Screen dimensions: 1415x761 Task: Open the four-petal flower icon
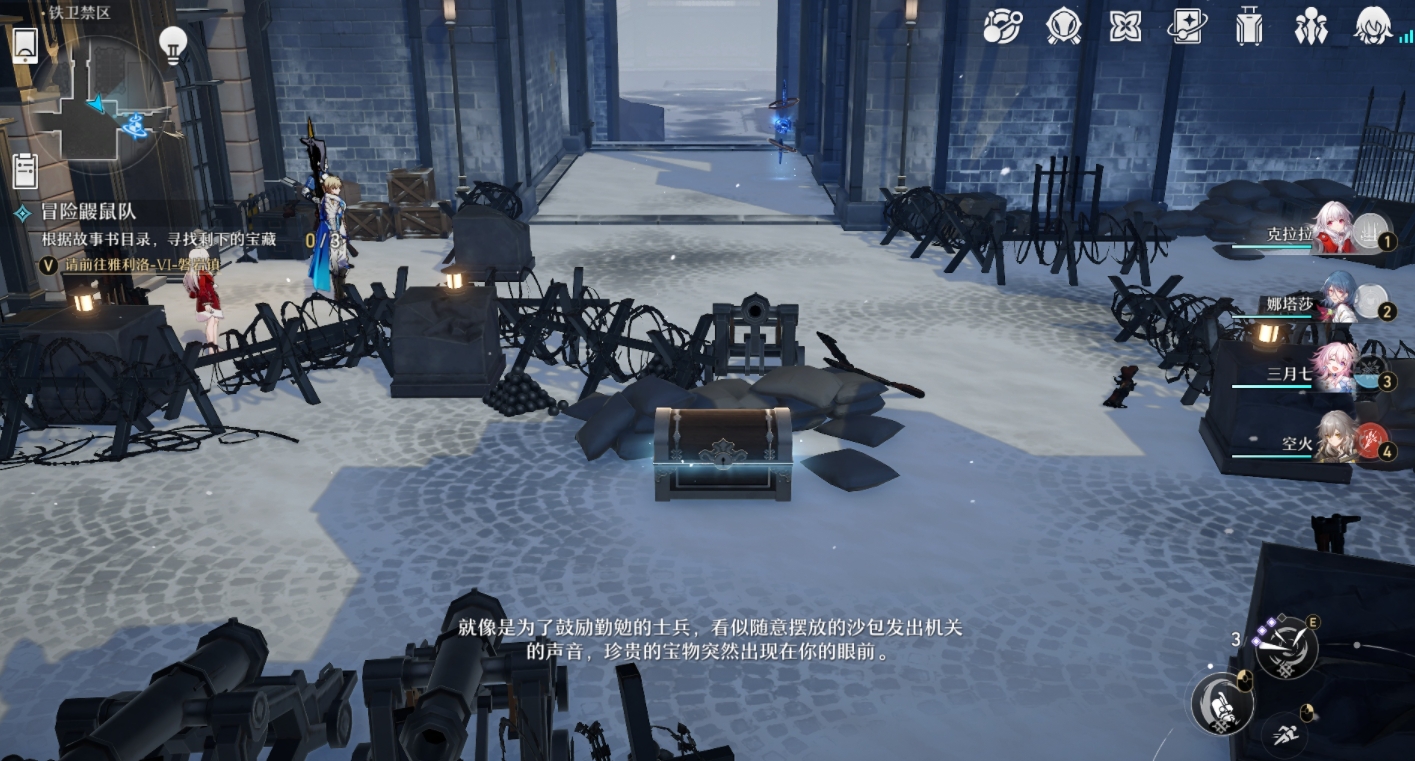[1125, 25]
